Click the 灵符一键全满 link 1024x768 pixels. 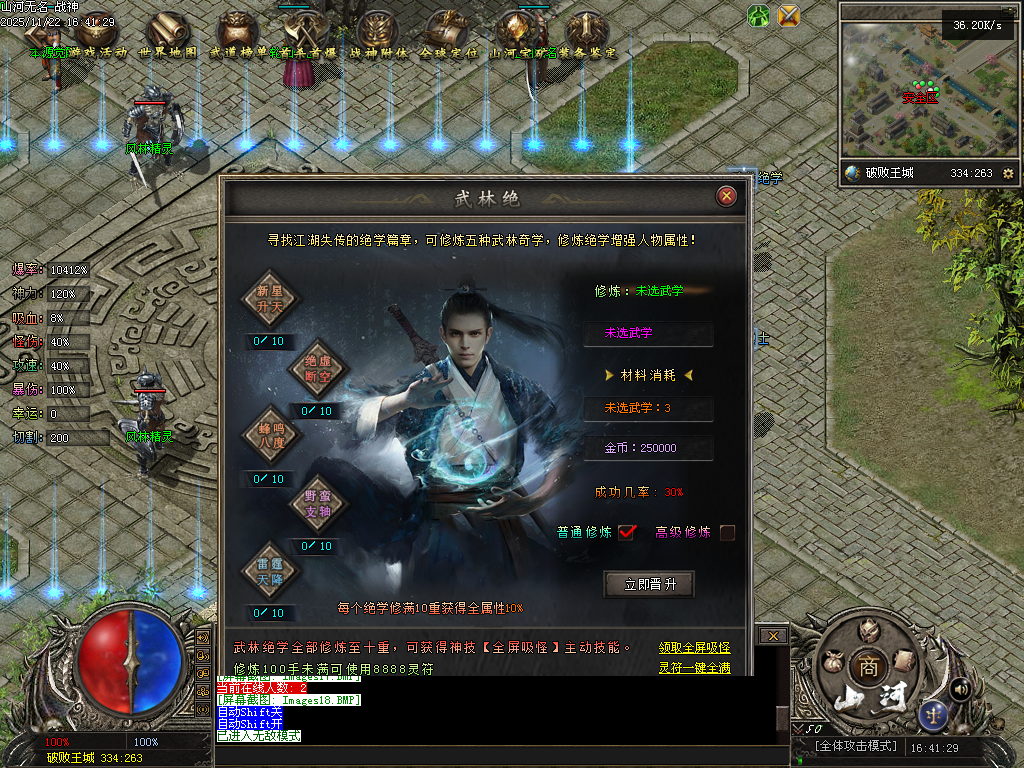[x=694, y=668]
